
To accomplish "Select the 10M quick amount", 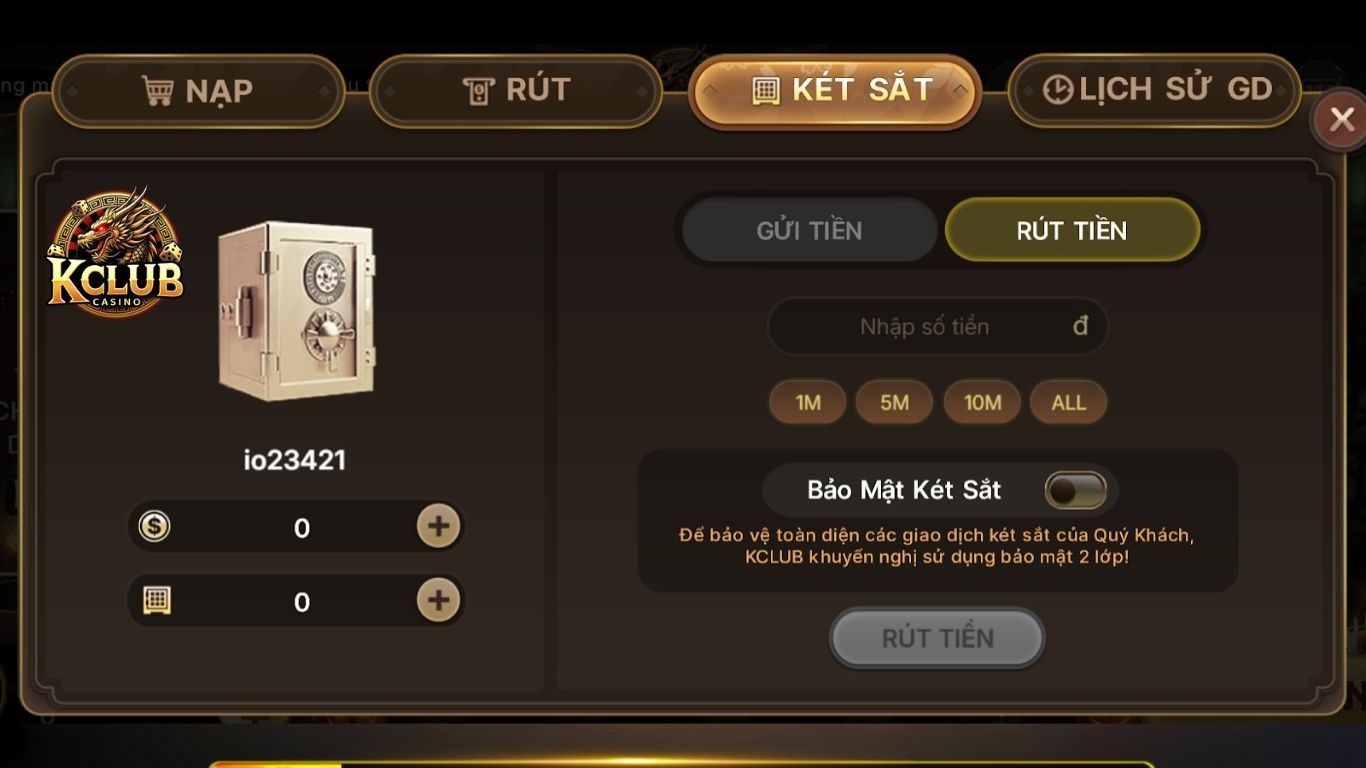I will coord(982,402).
